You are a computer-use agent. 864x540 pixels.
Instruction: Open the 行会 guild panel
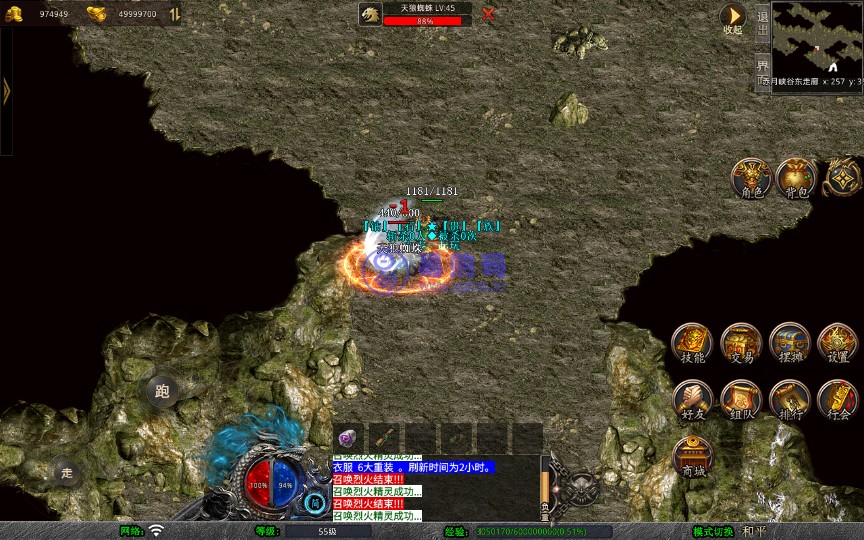coord(838,399)
